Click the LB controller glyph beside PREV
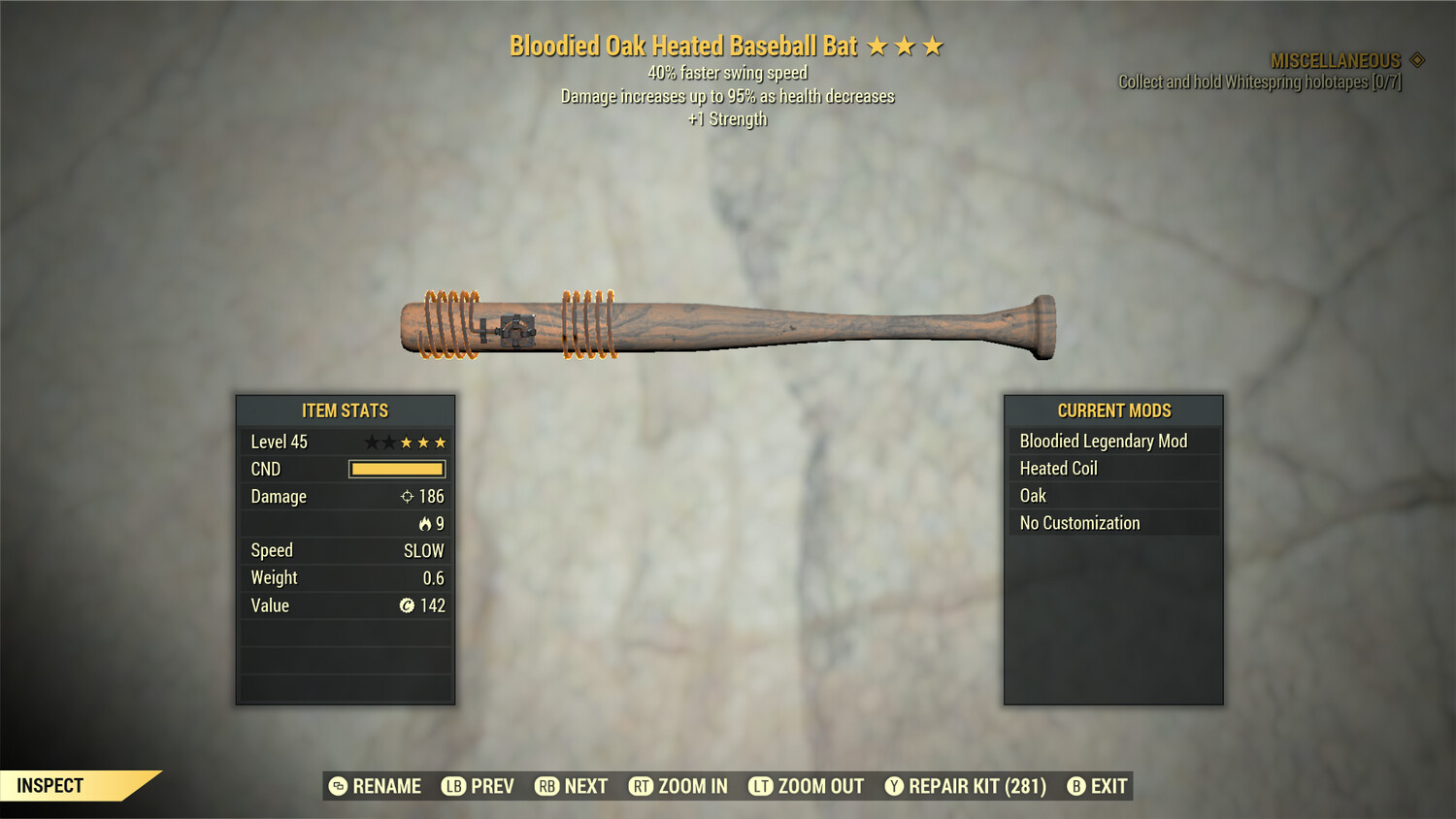1456x819 pixels. coord(452,786)
